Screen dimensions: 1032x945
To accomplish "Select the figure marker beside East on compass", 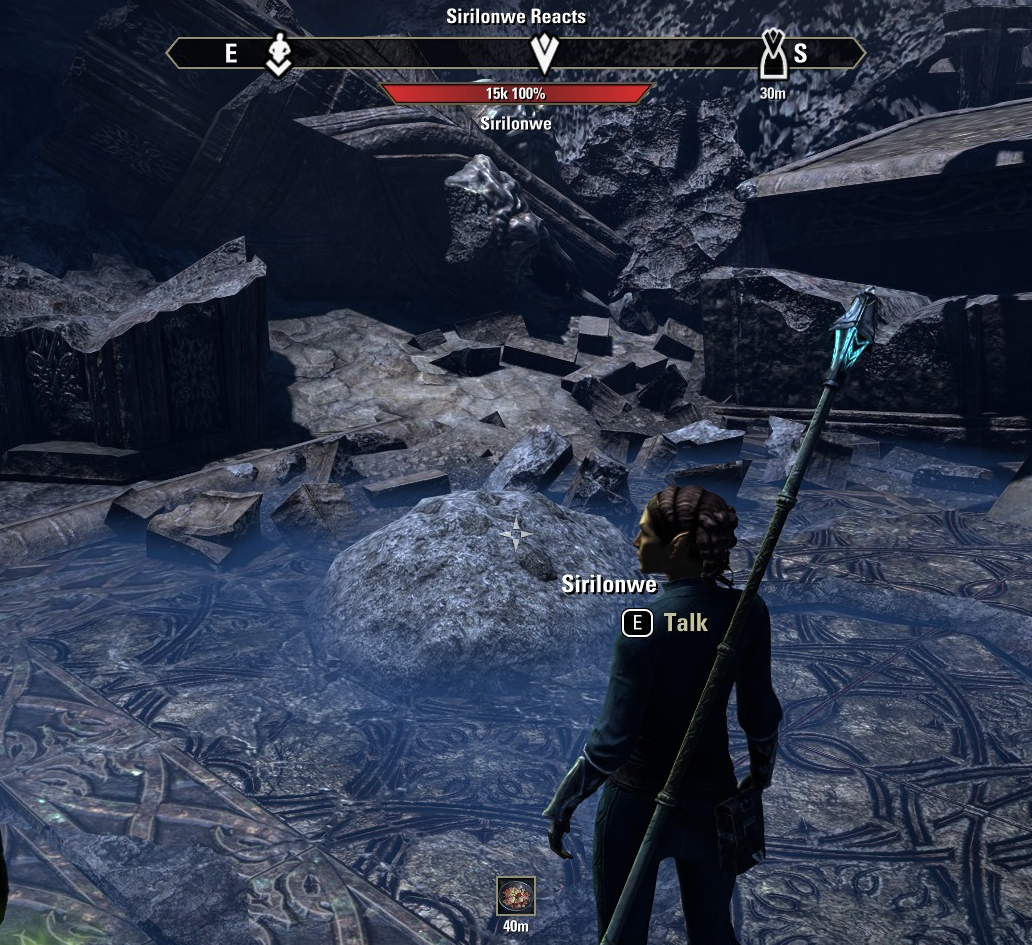I will (x=278, y=53).
